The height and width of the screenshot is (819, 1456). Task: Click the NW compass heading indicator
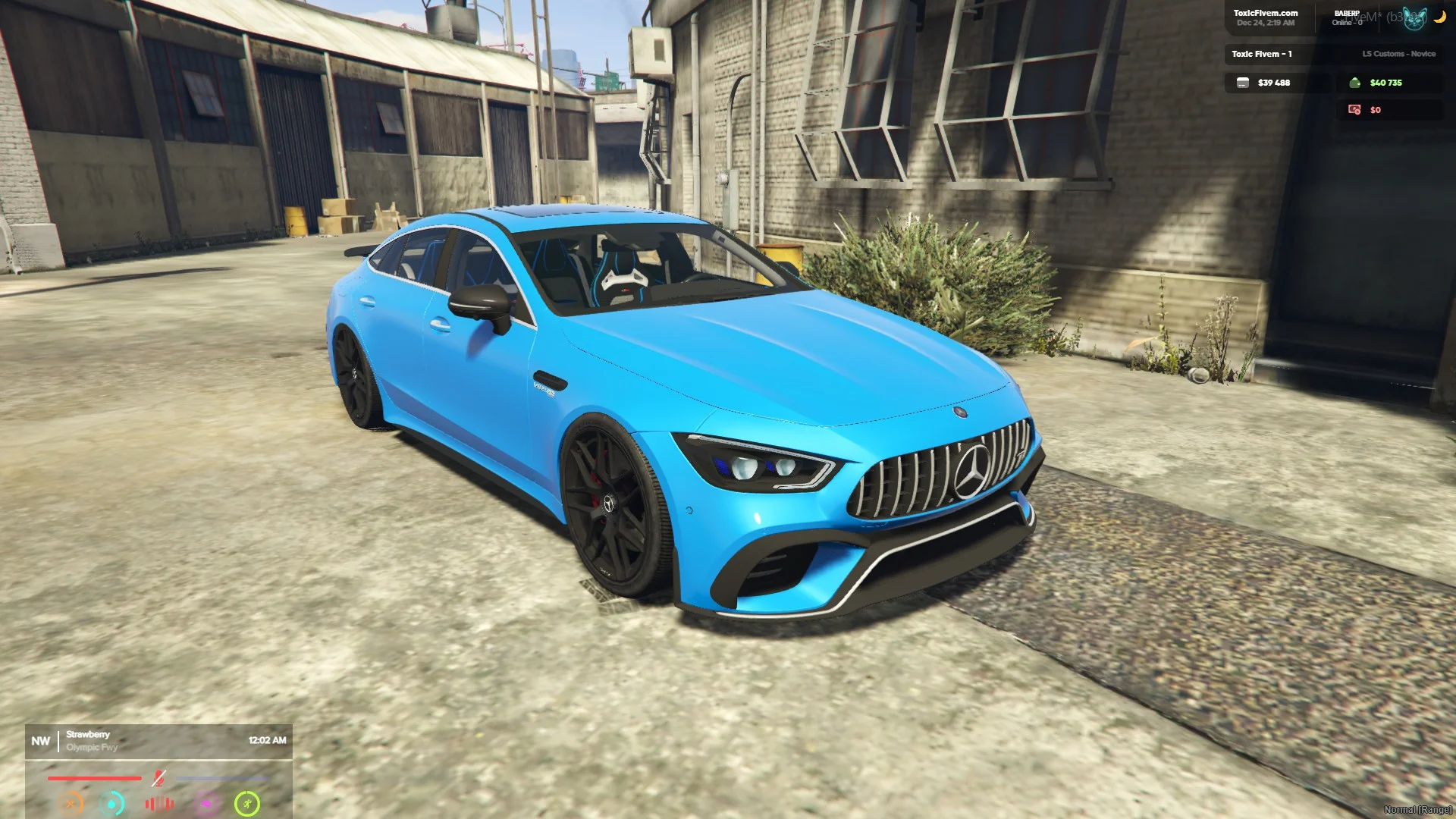pos(41,741)
